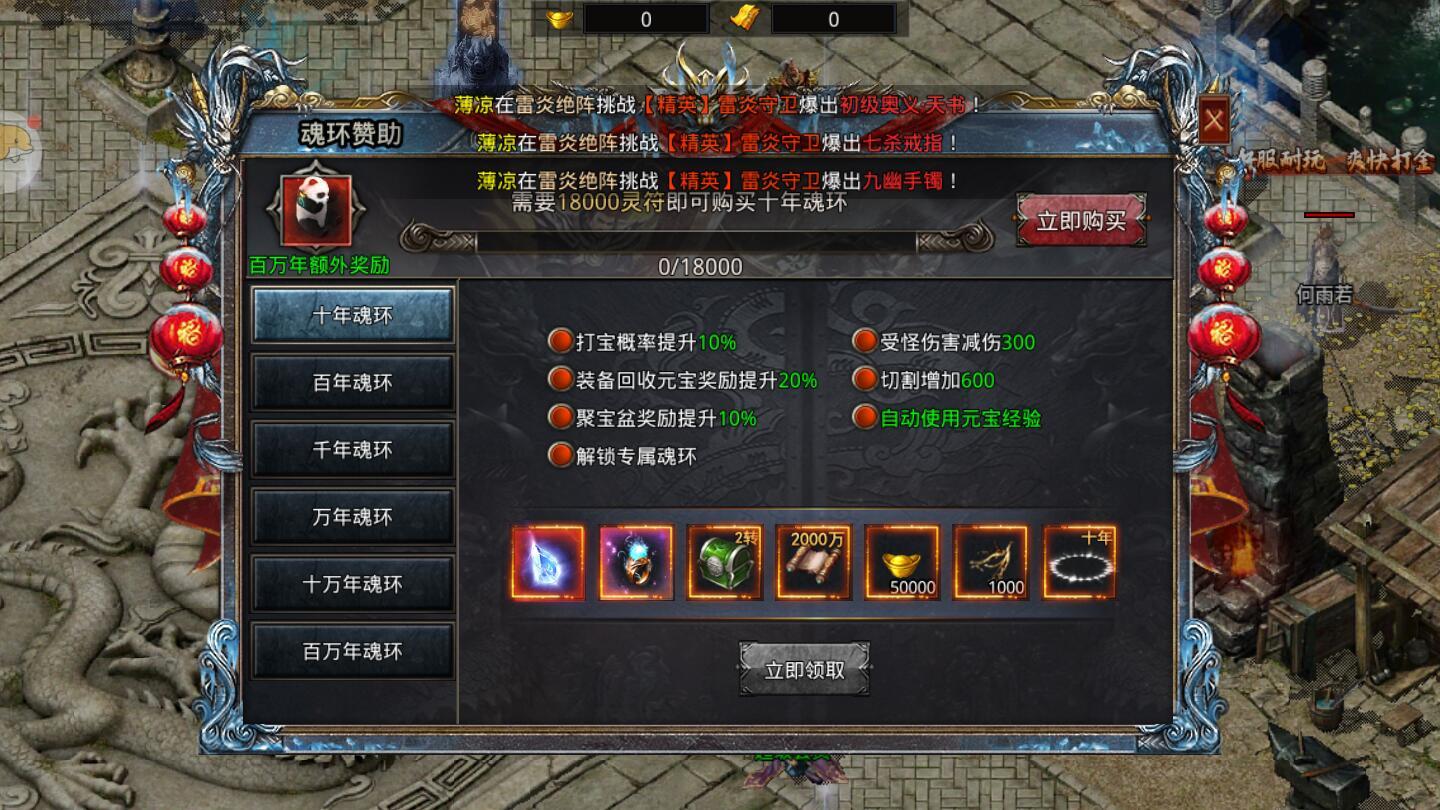
Task: Select the 50000 gold ingot reward icon
Action: (902, 563)
